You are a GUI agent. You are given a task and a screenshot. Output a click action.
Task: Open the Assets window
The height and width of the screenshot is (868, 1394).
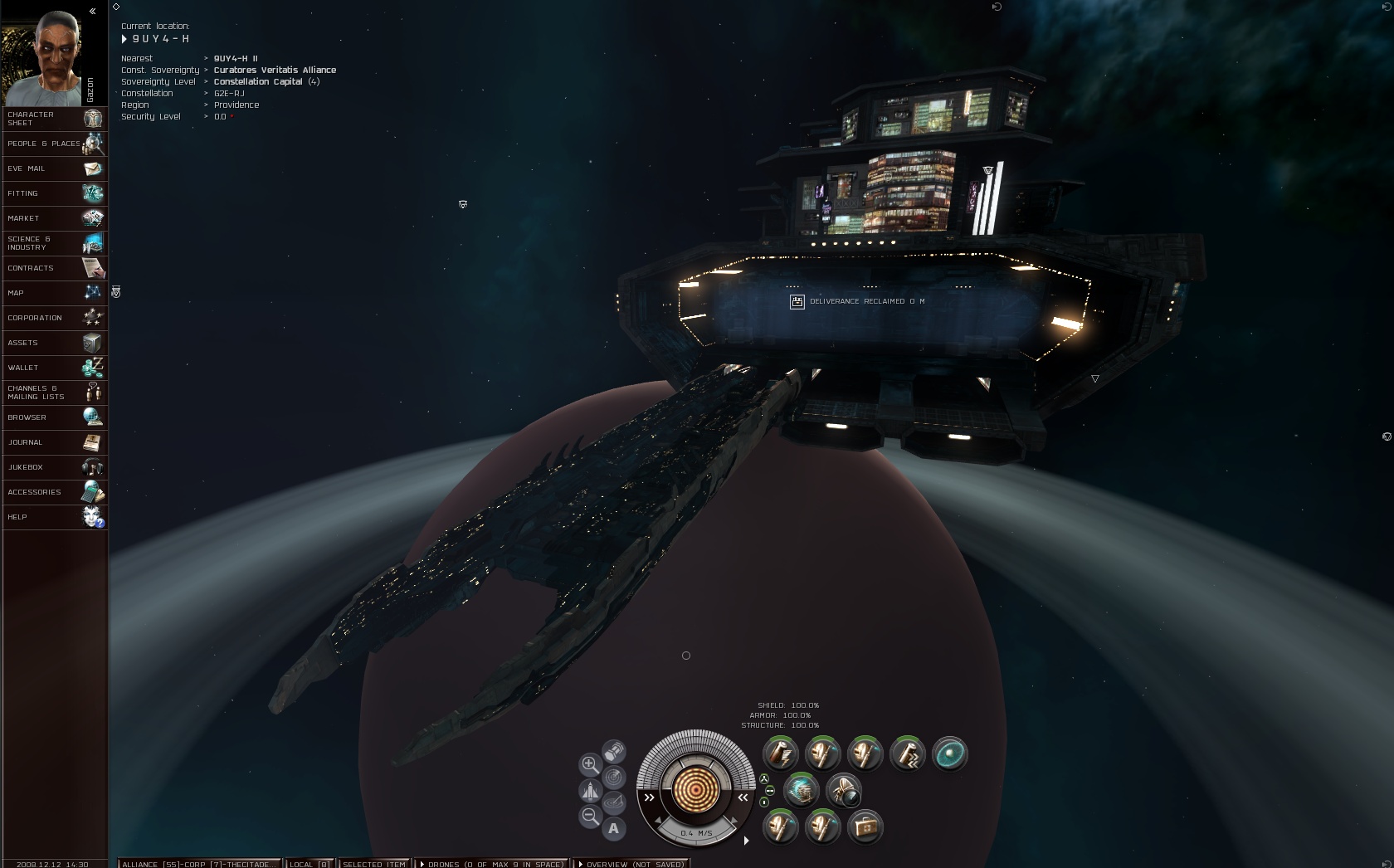click(55, 343)
